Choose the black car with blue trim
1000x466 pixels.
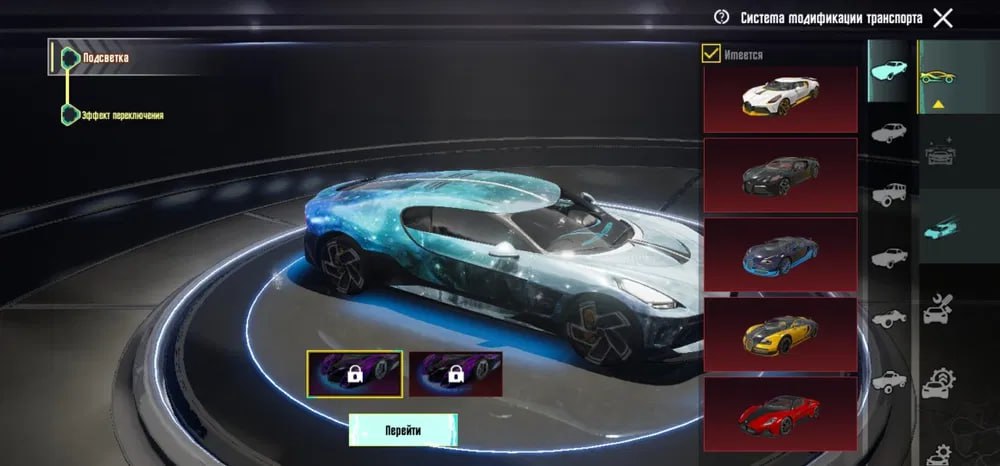click(780, 254)
